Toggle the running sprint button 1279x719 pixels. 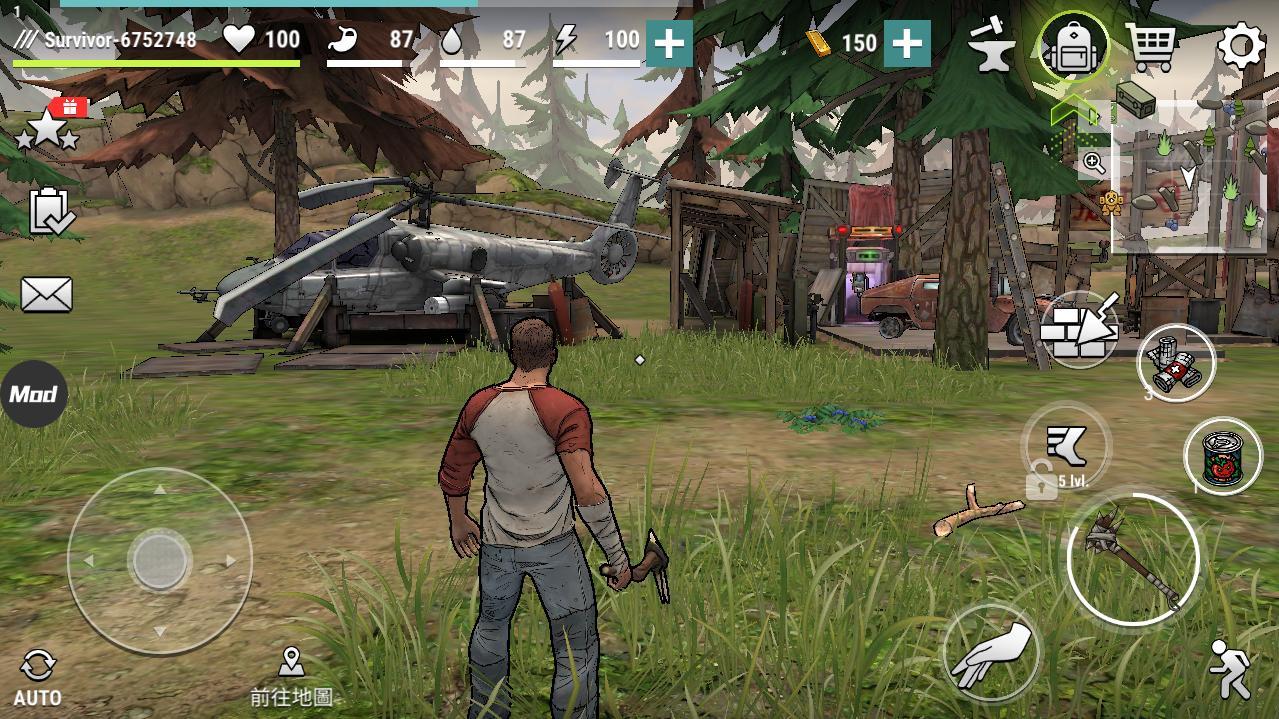point(1229,668)
